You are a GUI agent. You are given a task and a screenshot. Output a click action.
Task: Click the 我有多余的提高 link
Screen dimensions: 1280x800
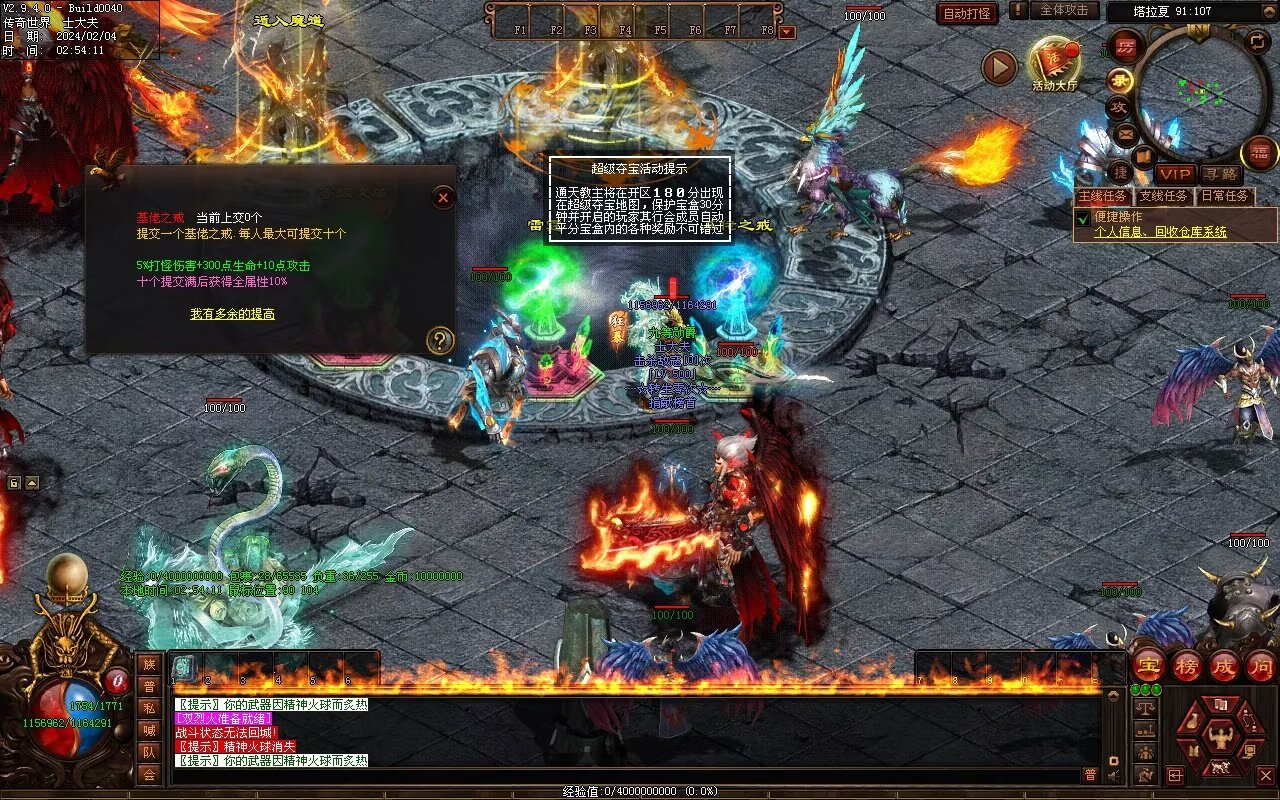pos(233,314)
